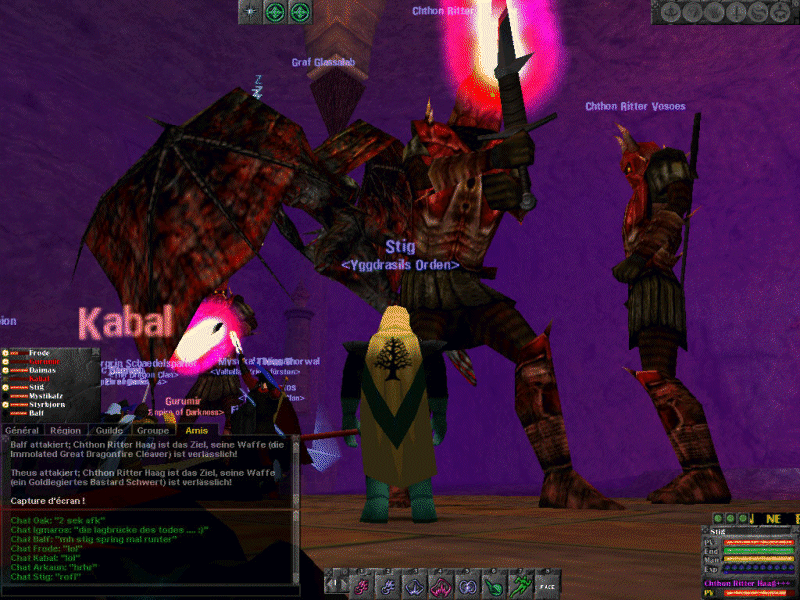Screen dimensions: 800x600
Task: Use the interlocked blue rings ability
Action: point(467,585)
